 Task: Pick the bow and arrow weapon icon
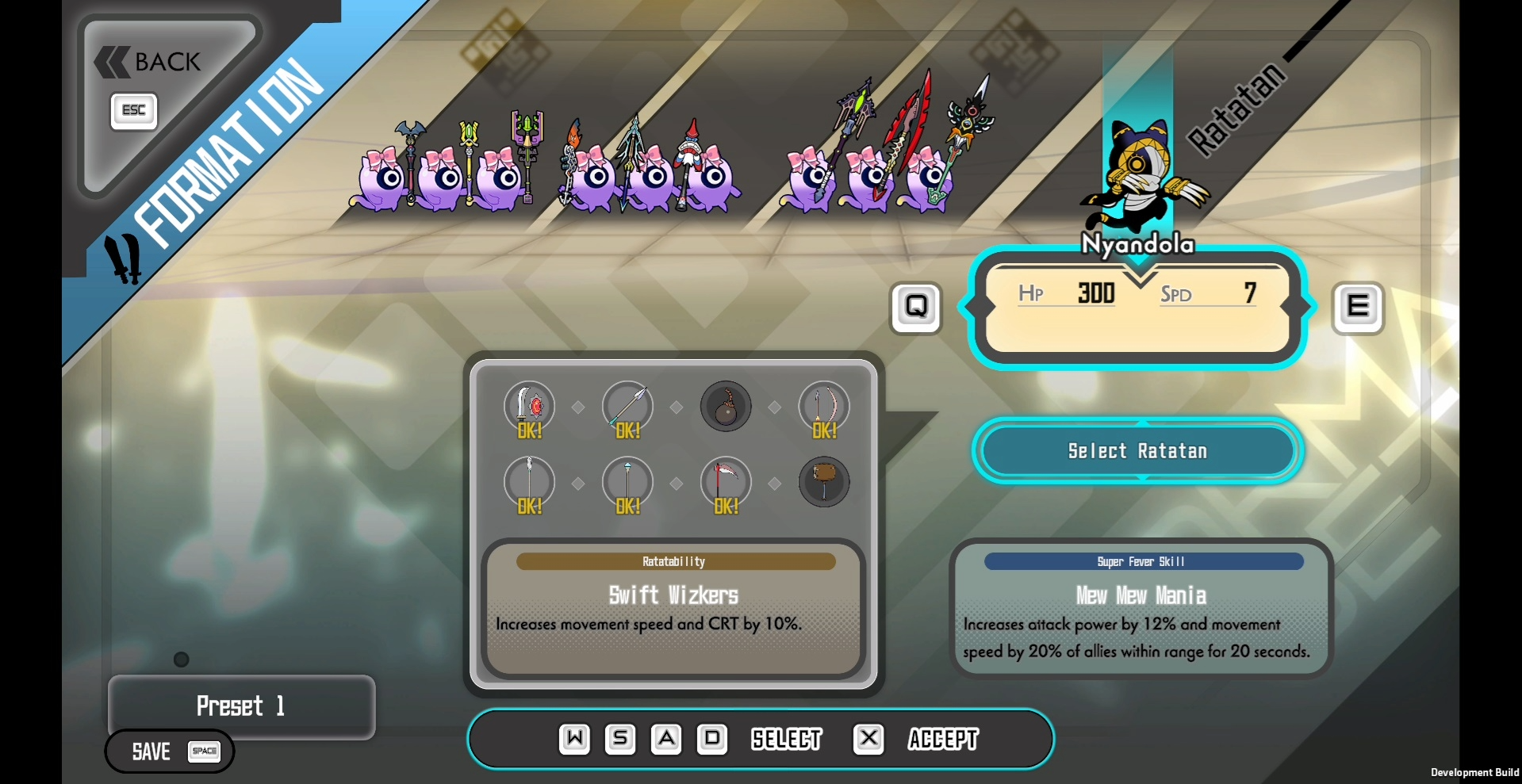(824, 407)
